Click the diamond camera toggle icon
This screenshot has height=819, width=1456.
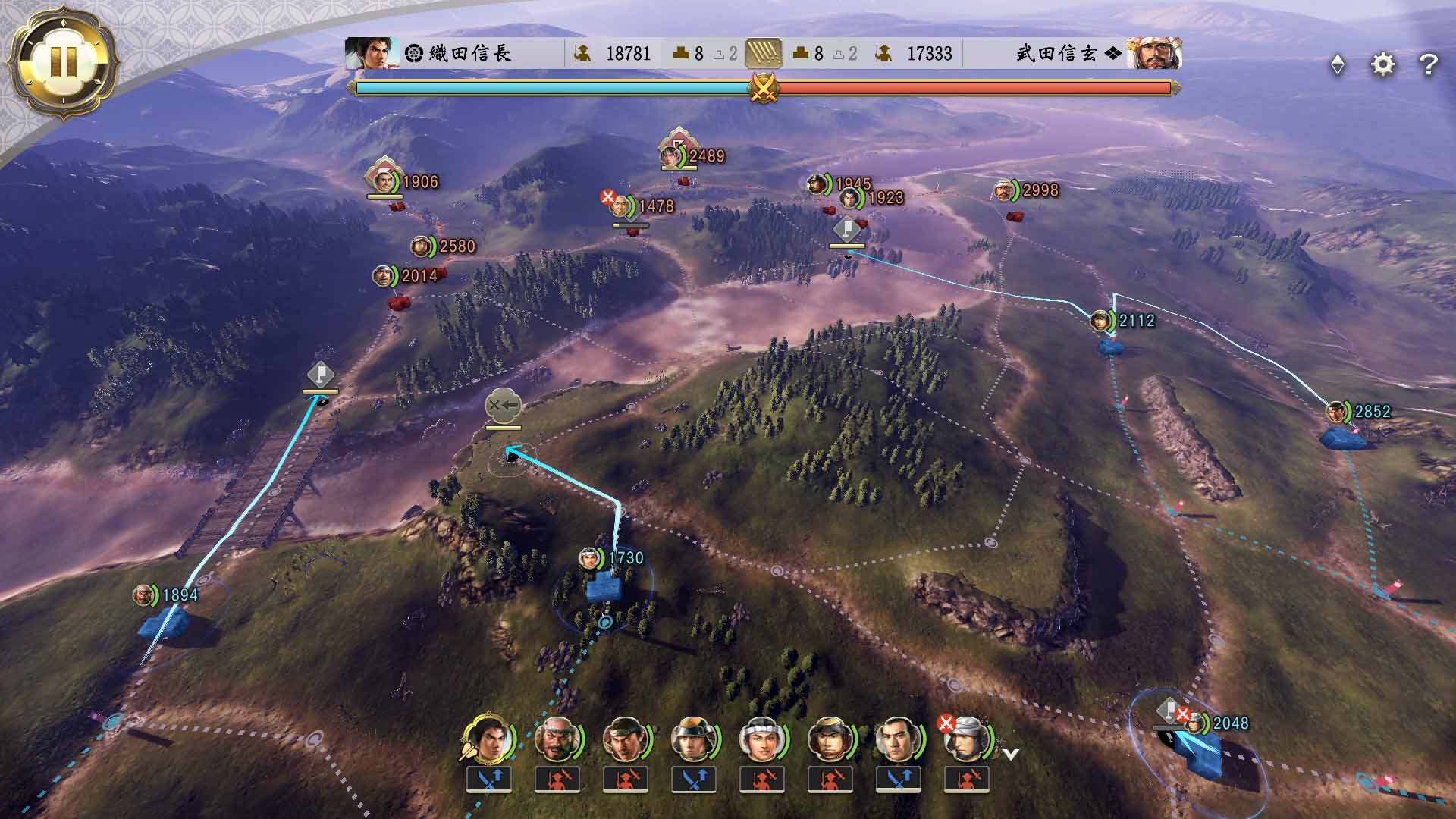[1338, 65]
